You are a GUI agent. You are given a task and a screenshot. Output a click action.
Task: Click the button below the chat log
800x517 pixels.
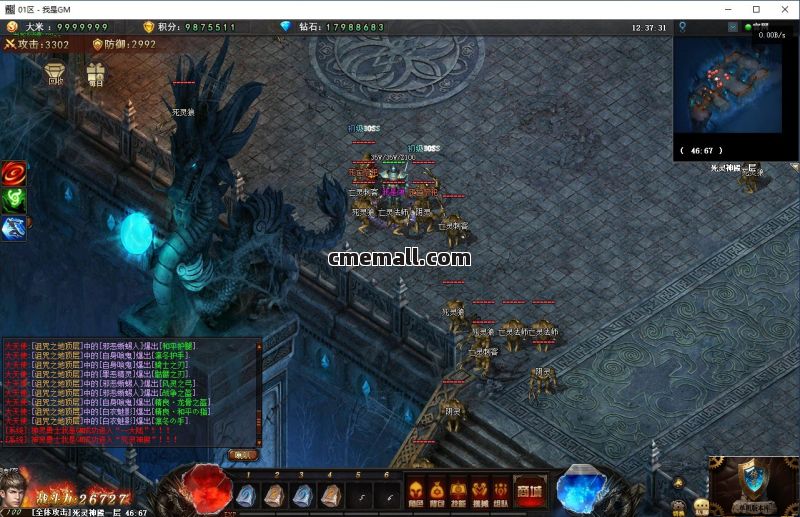pos(243,454)
